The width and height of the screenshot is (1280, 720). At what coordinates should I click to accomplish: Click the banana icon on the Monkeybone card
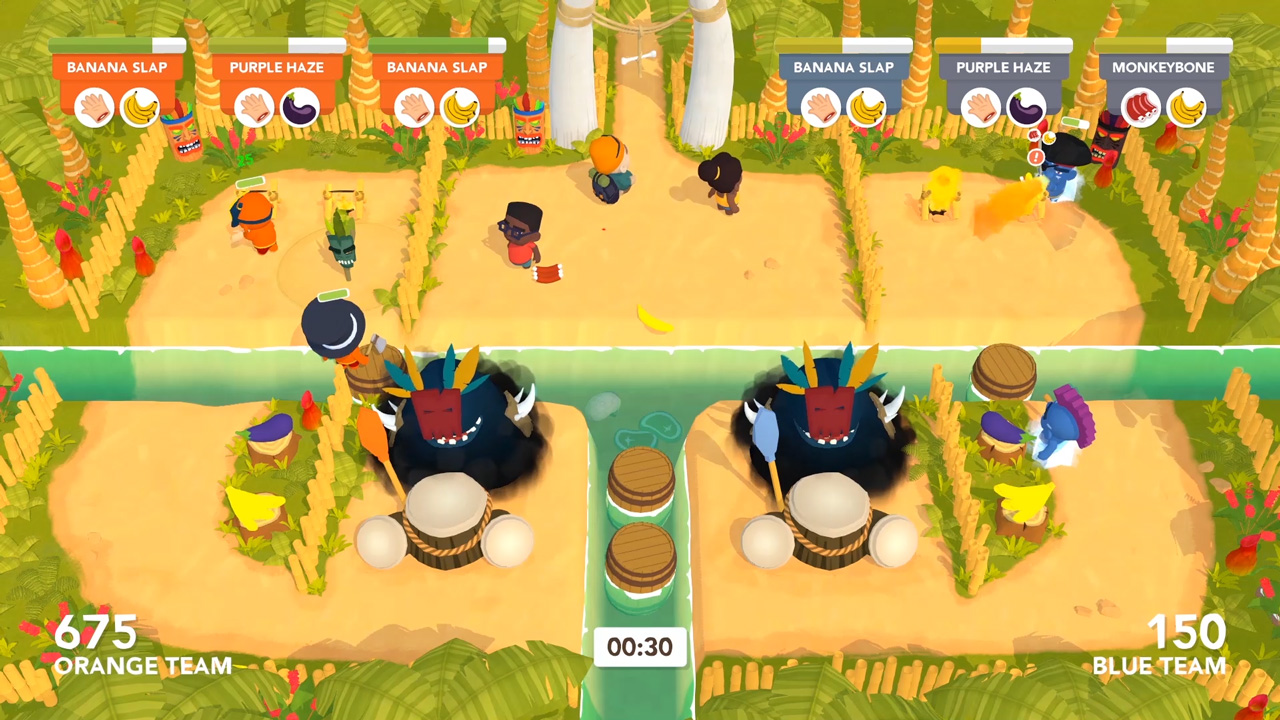(x=1187, y=107)
